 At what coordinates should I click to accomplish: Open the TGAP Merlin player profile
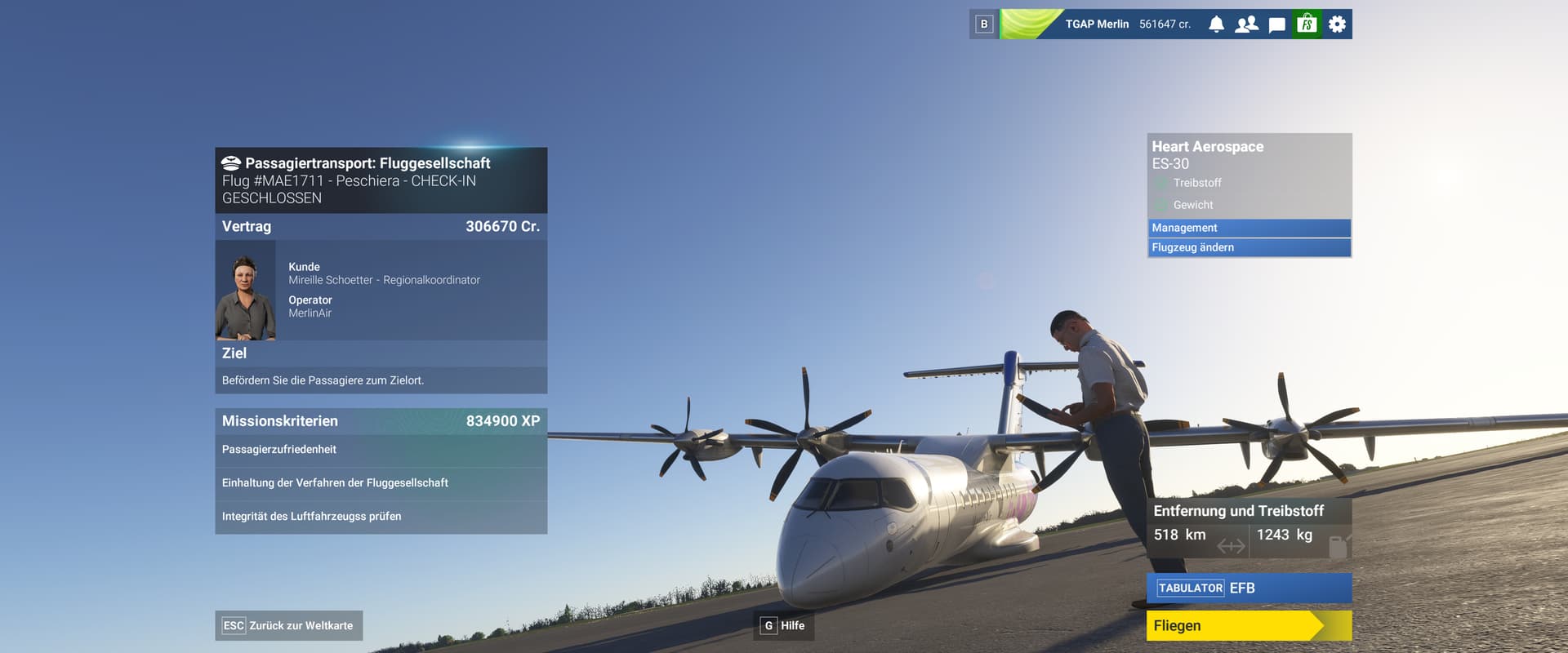click(1096, 24)
